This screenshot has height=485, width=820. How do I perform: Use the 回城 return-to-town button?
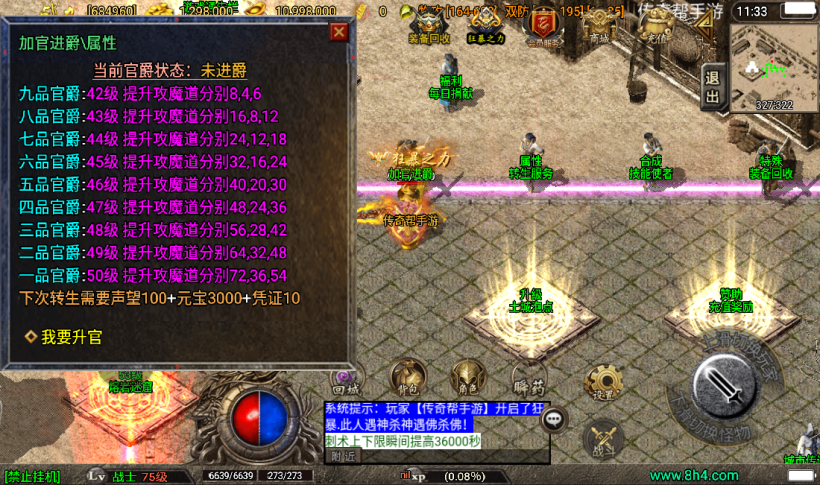[x=346, y=377]
